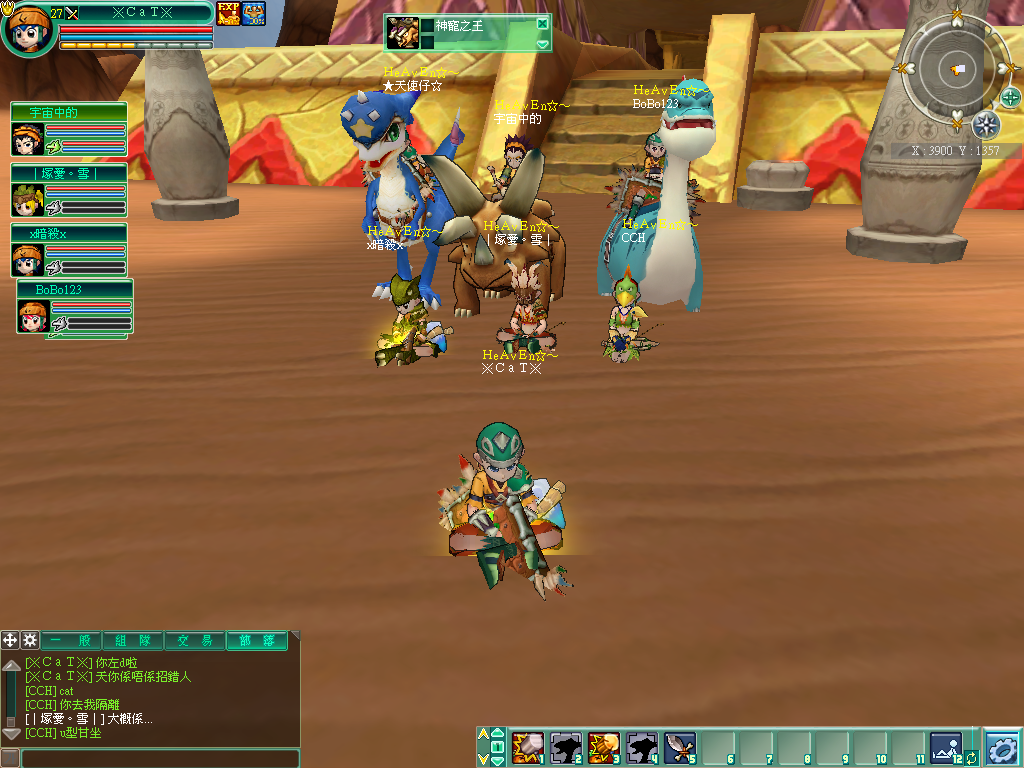The width and height of the screenshot is (1024, 768).
Task: Click the EXP bonus buff icon
Action: point(228,14)
